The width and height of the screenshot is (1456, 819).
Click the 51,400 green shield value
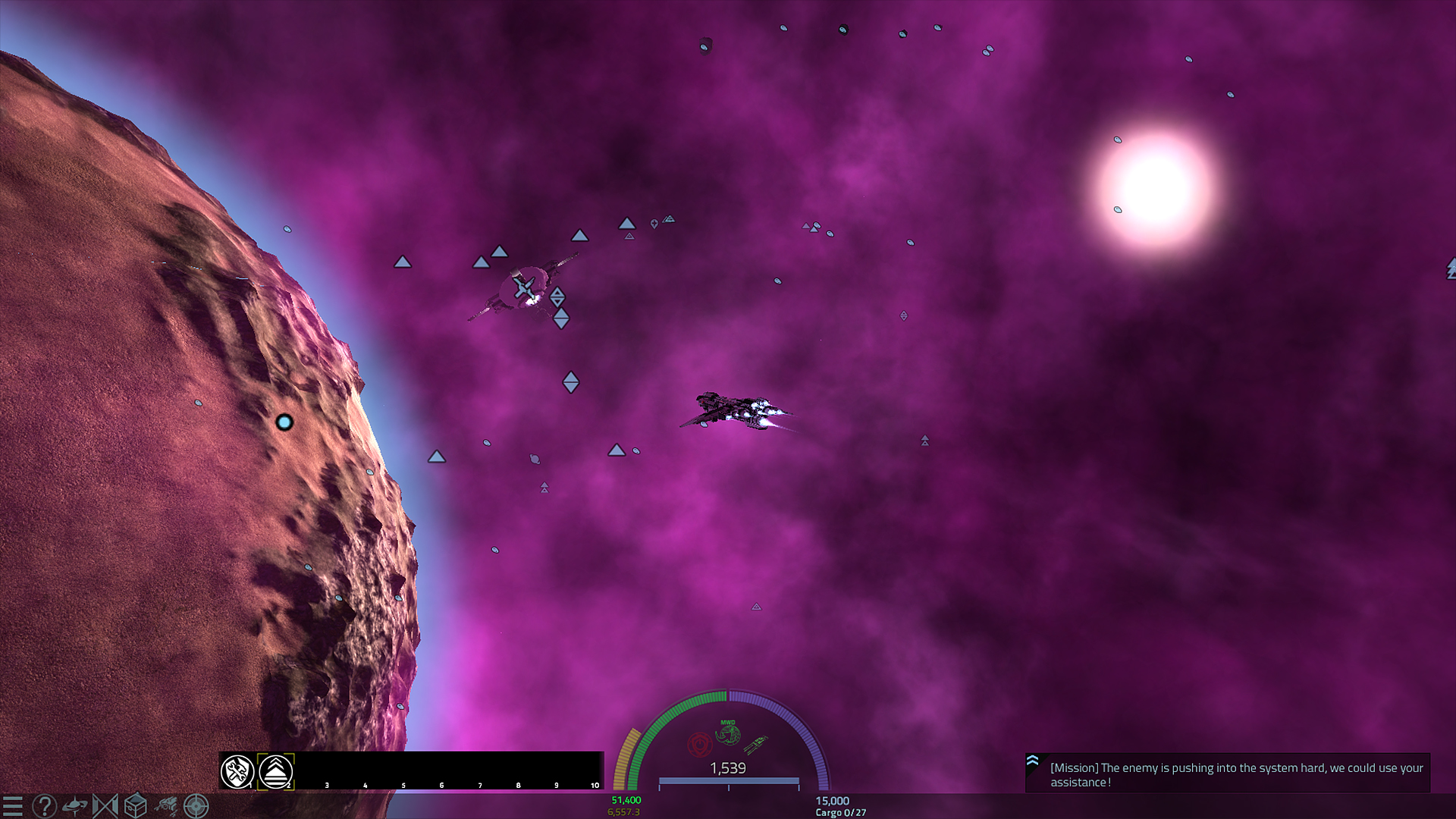[x=626, y=800]
